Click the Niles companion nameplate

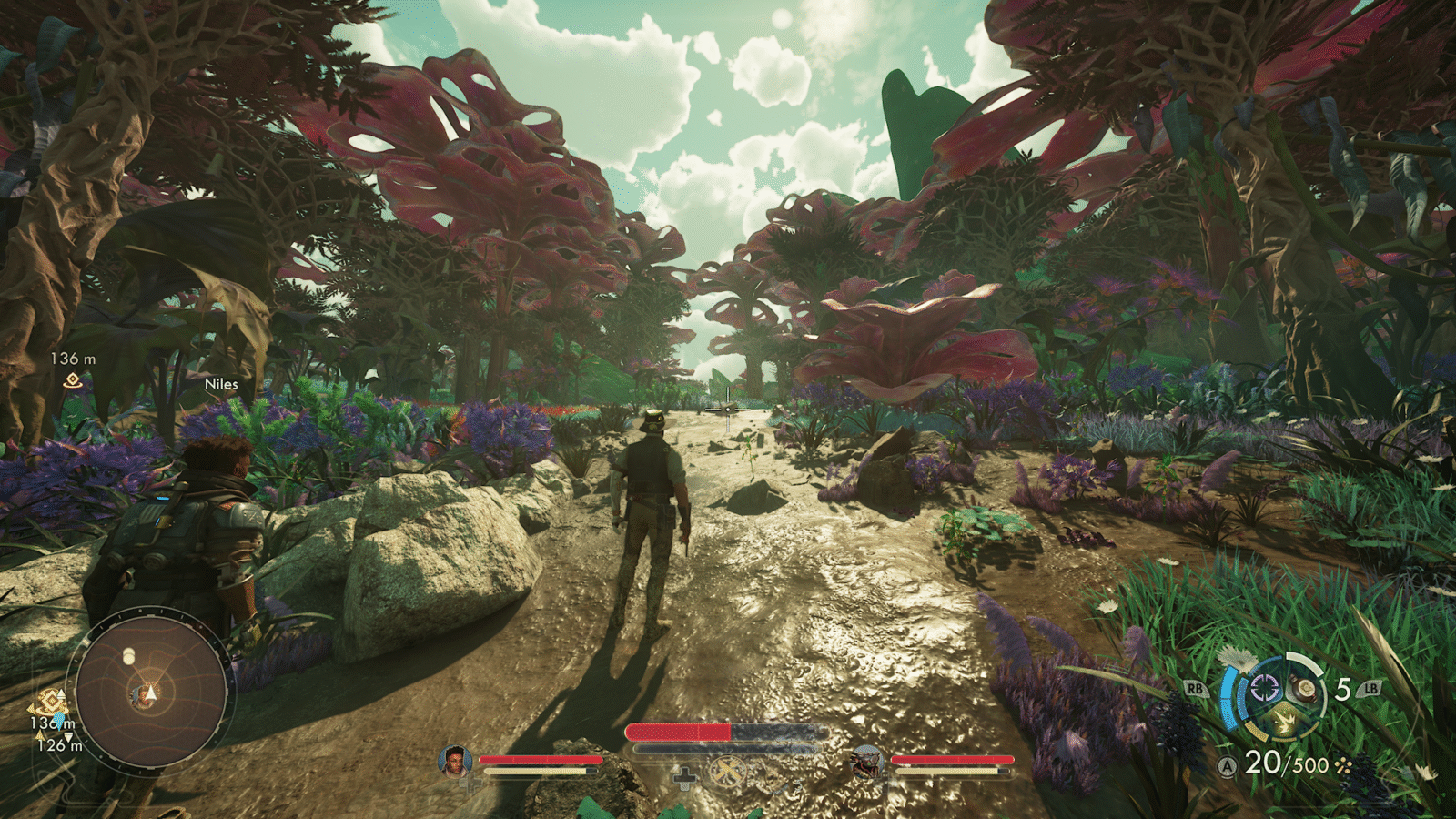tap(223, 384)
